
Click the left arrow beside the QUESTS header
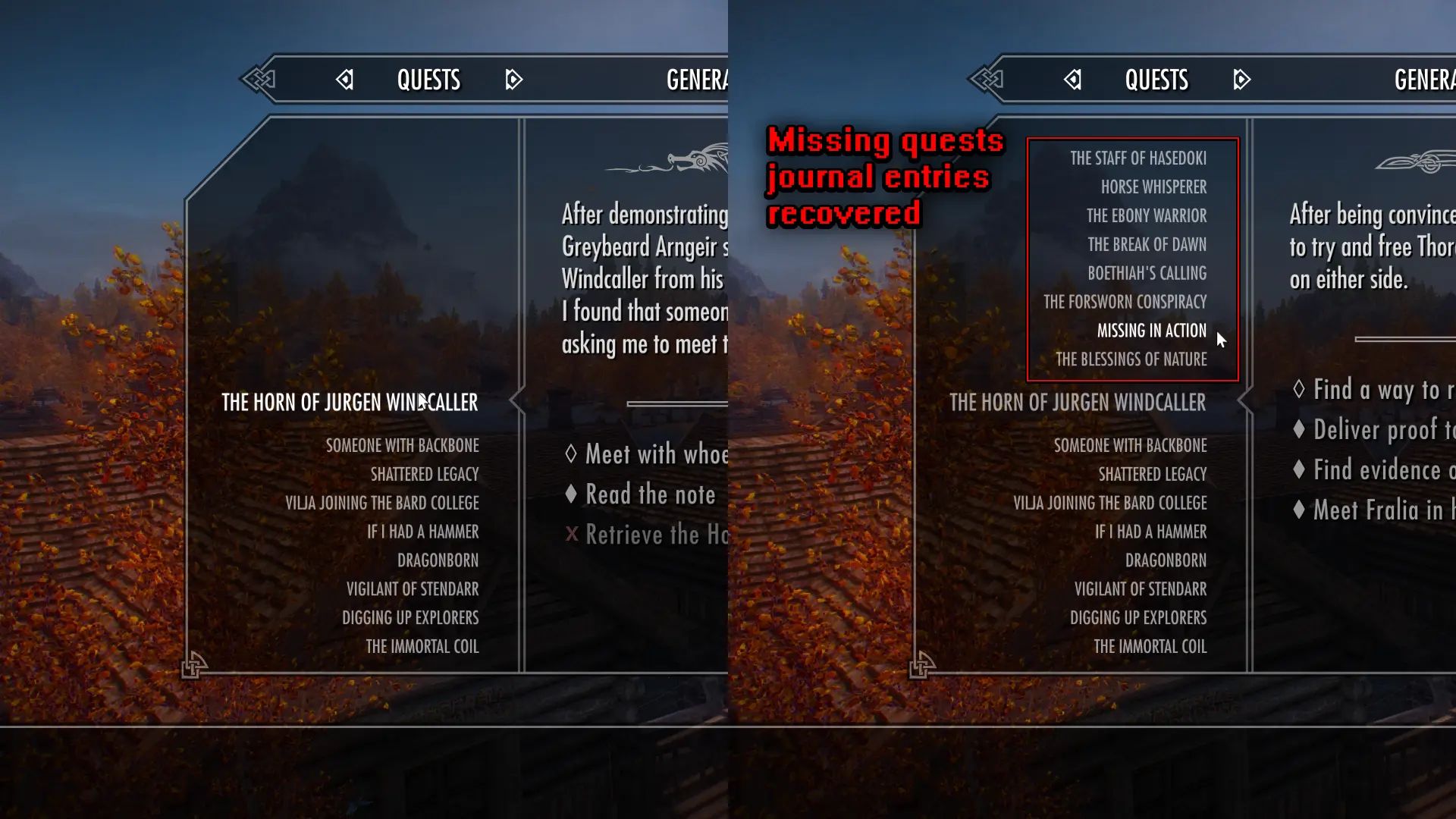click(346, 80)
